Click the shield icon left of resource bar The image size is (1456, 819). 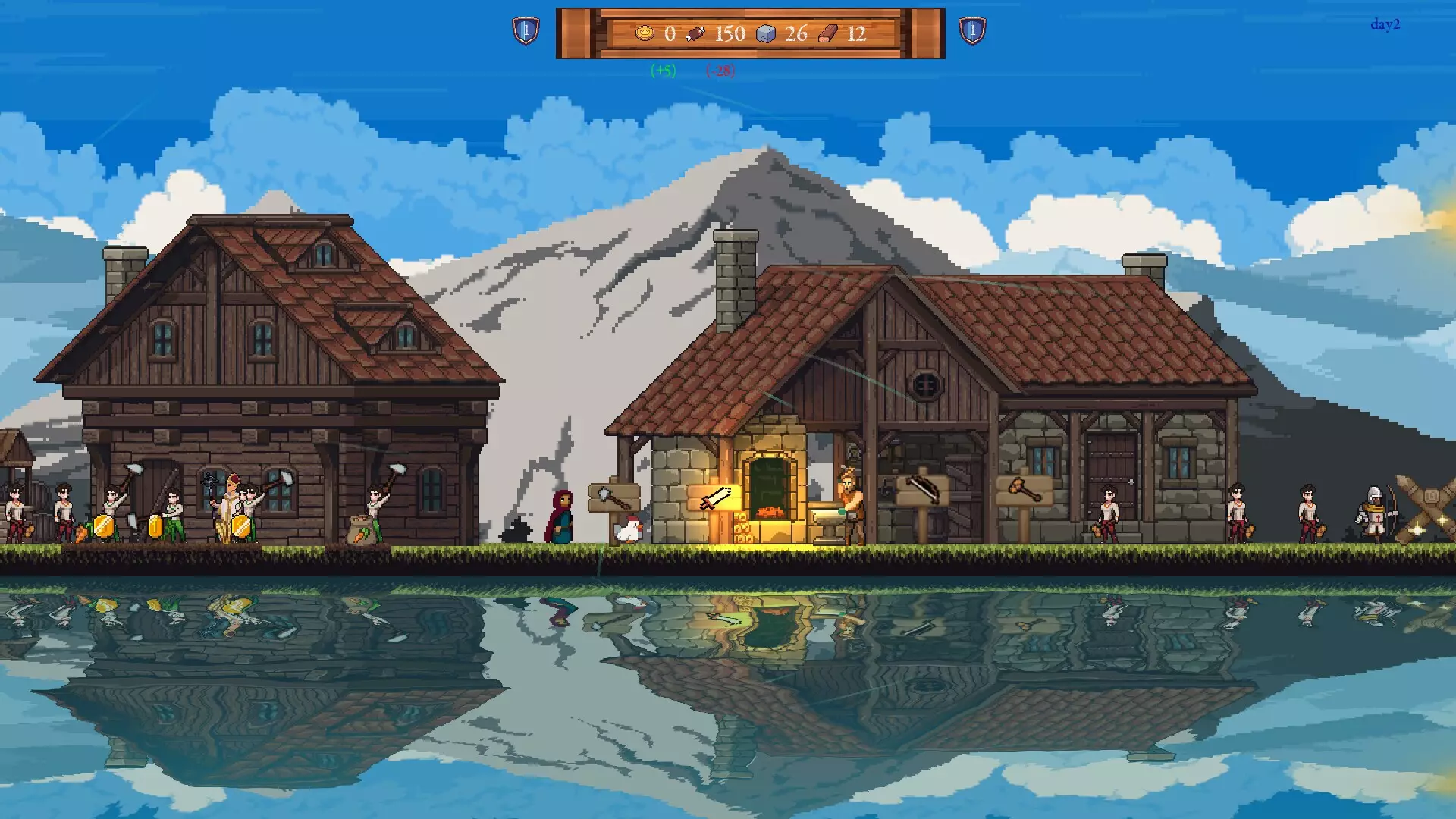coord(526,31)
